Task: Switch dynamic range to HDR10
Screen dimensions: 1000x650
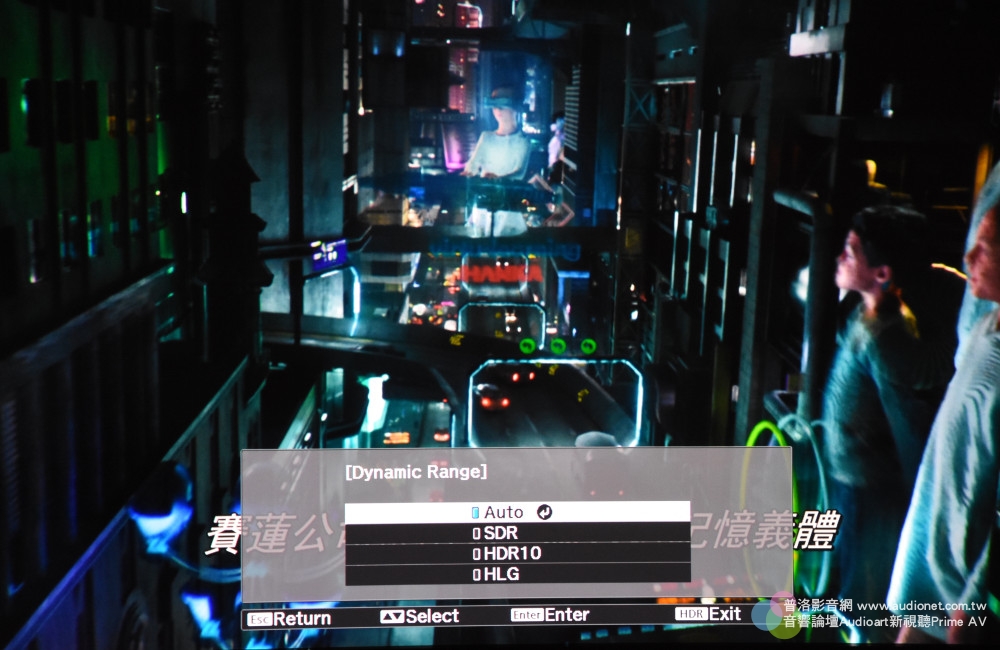Action: pyautogui.click(x=516, y=553)
